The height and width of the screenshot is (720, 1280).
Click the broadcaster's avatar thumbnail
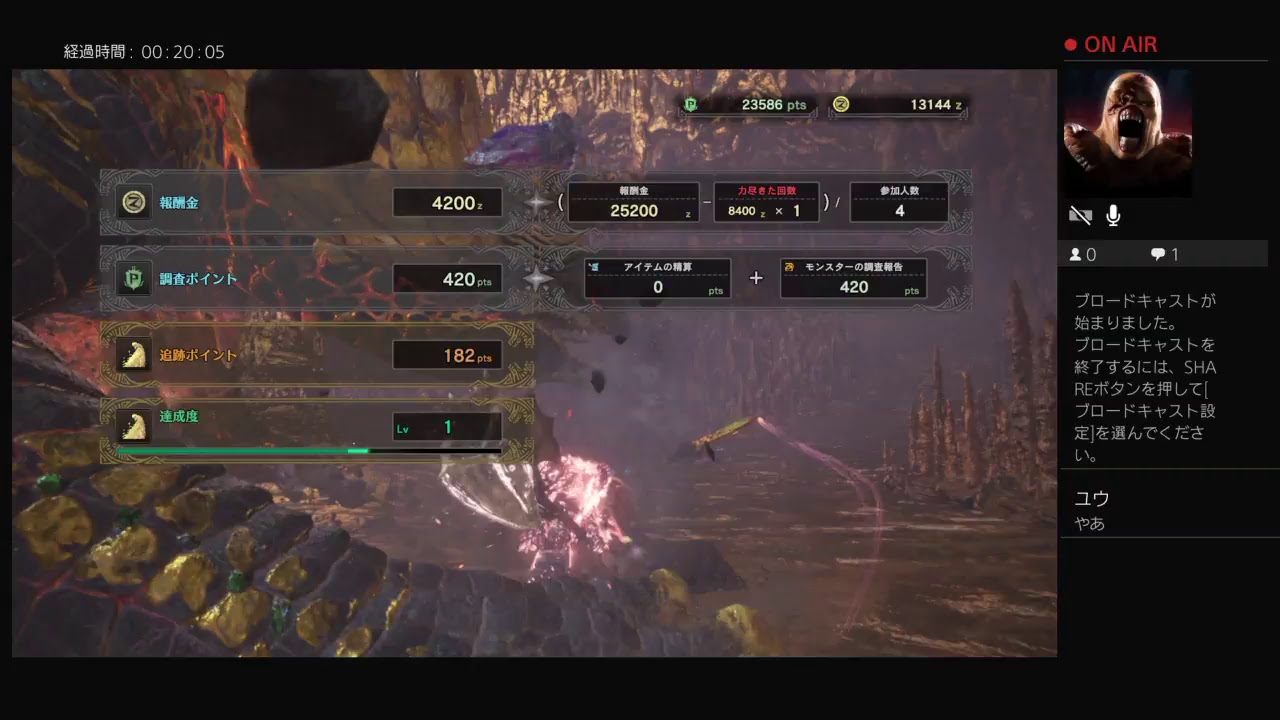pos(1127,132)
